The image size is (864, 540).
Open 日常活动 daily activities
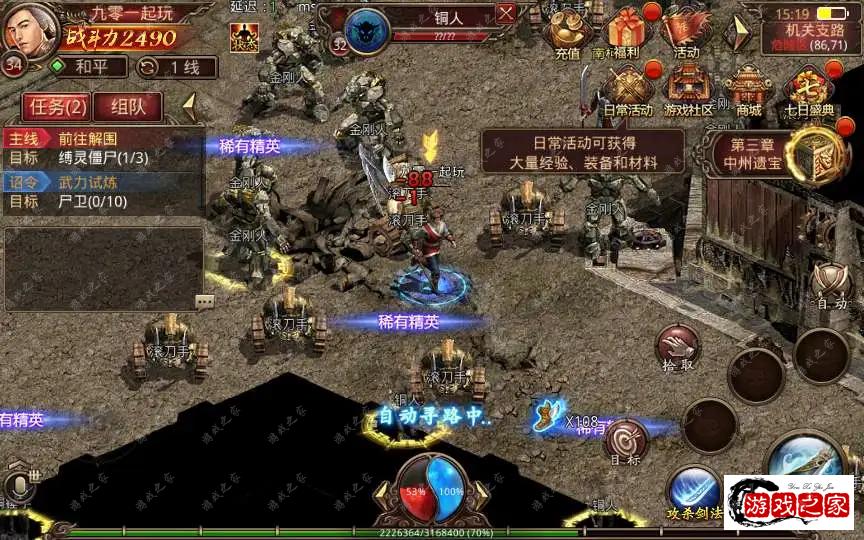click(628, 88)
